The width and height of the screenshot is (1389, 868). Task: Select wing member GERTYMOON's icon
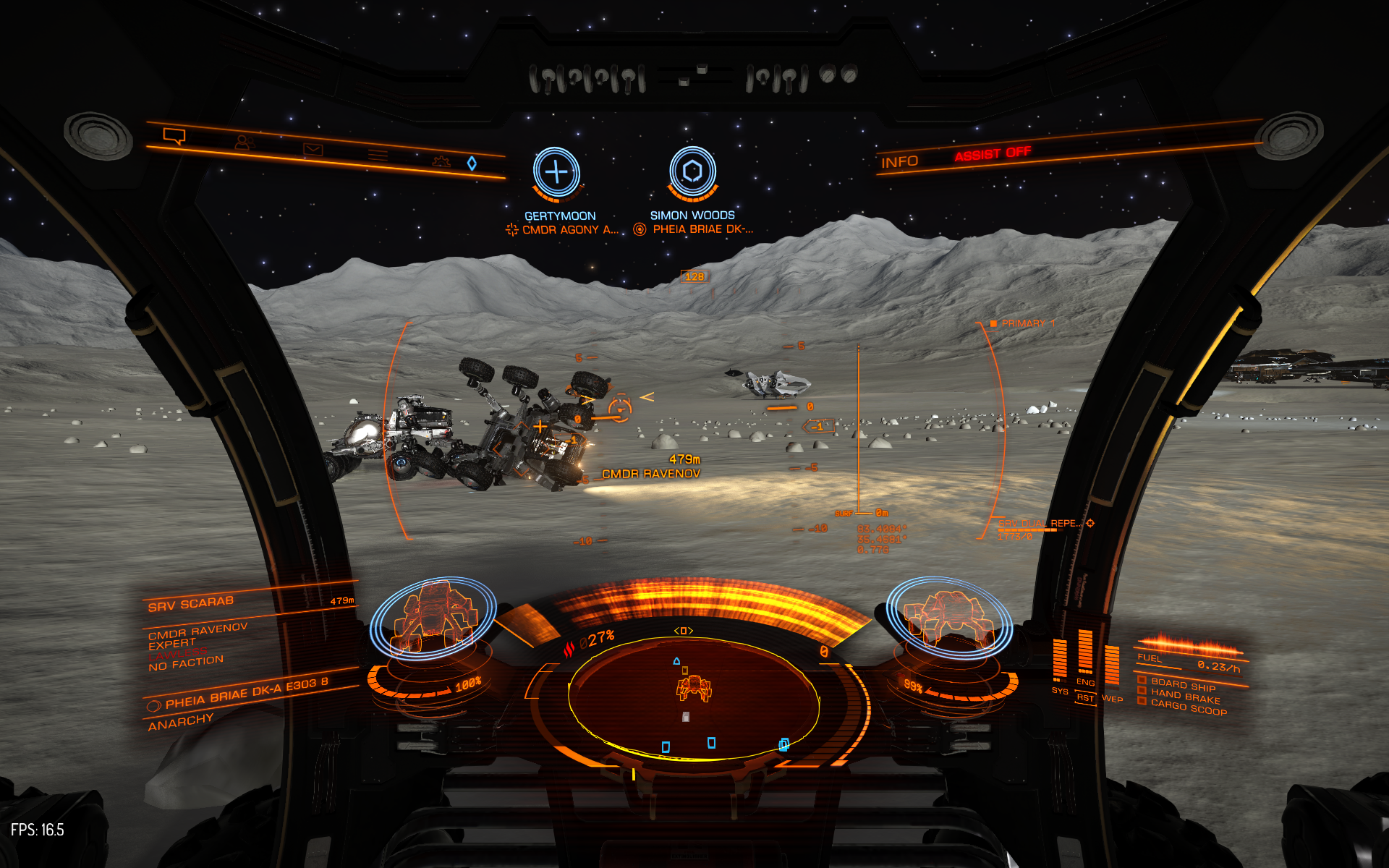coord(556,172)
